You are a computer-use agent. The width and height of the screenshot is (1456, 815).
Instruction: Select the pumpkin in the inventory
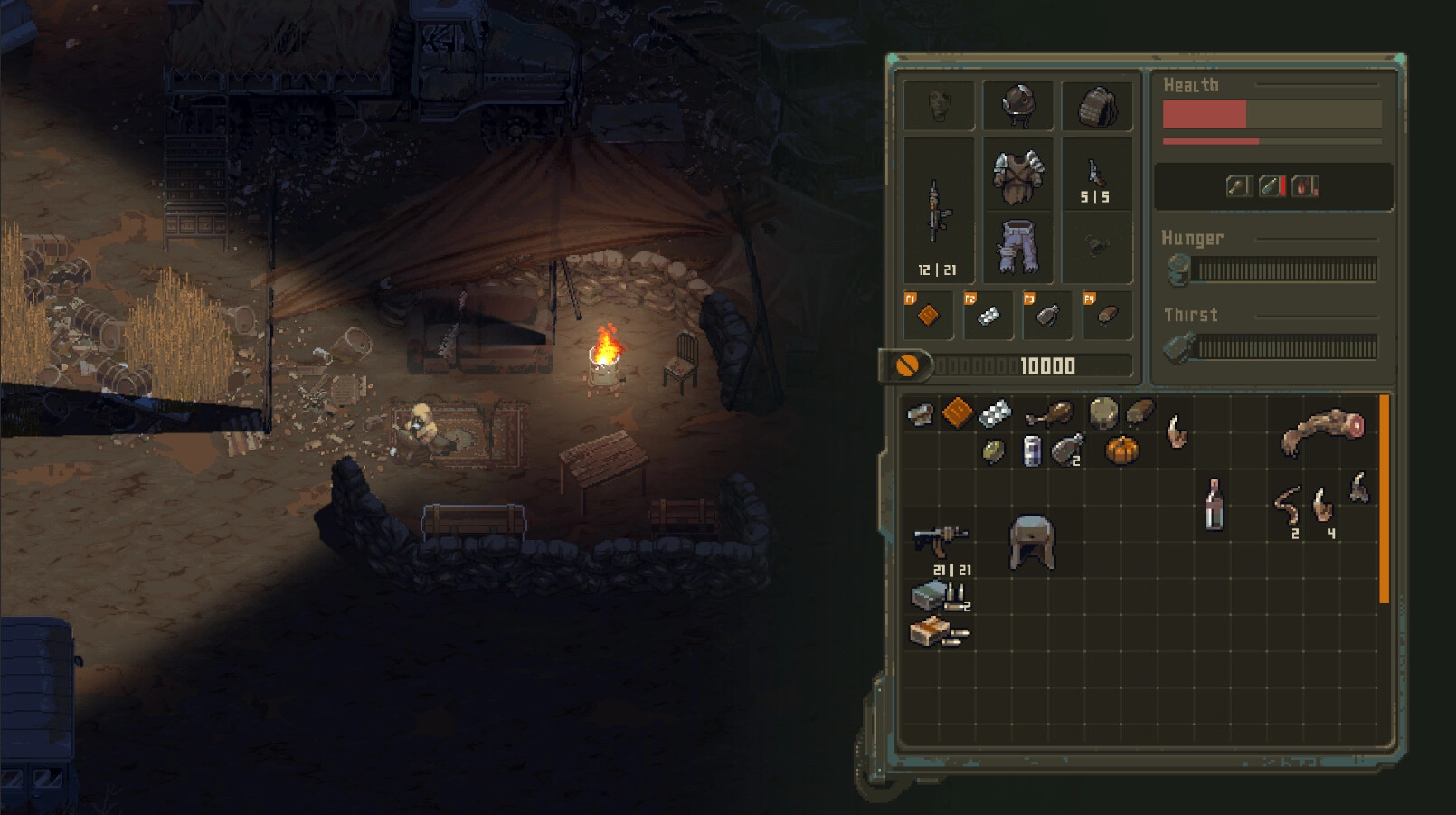[1121, 450]
